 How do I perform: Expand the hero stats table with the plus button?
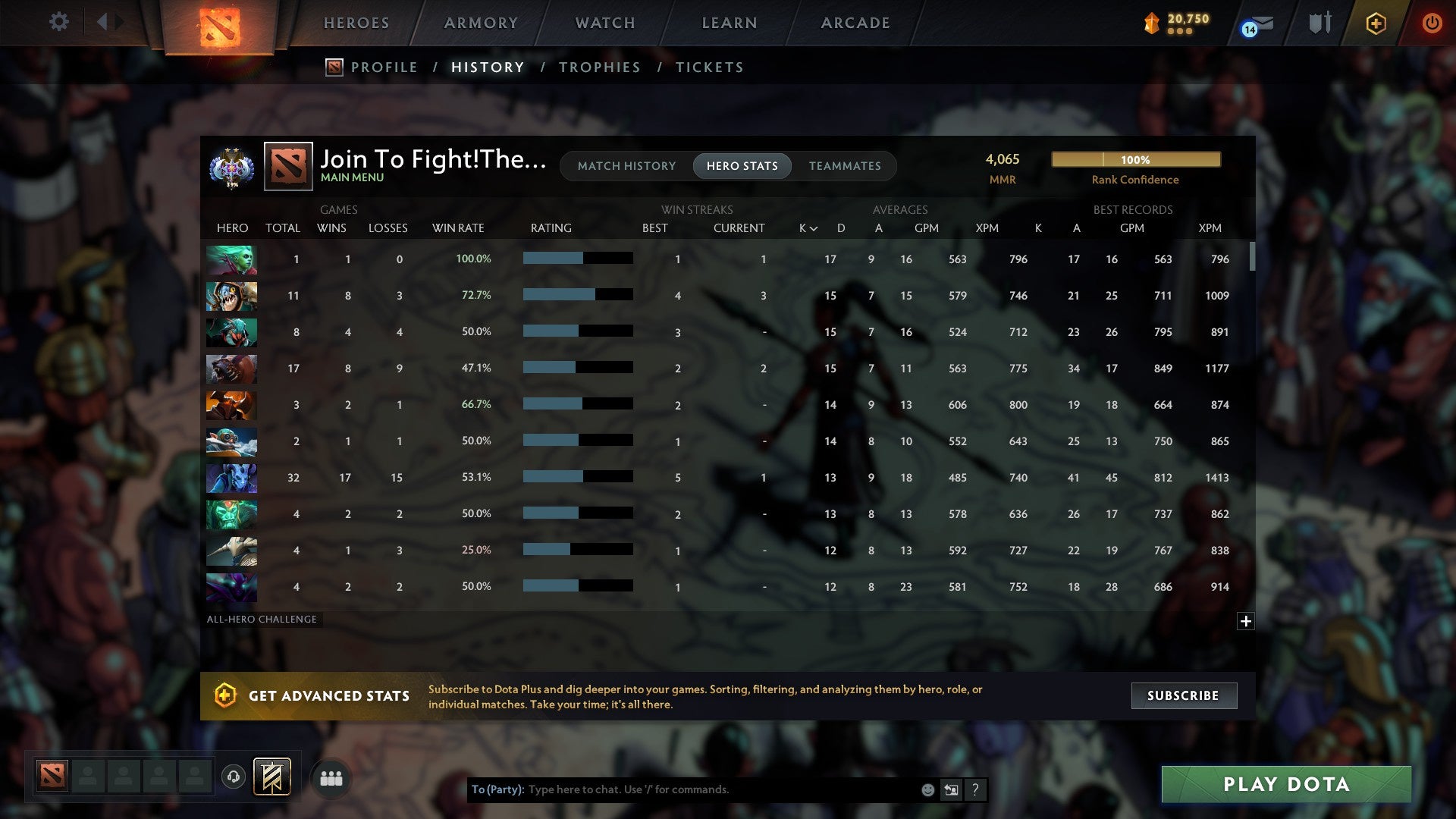[1246, 622]
